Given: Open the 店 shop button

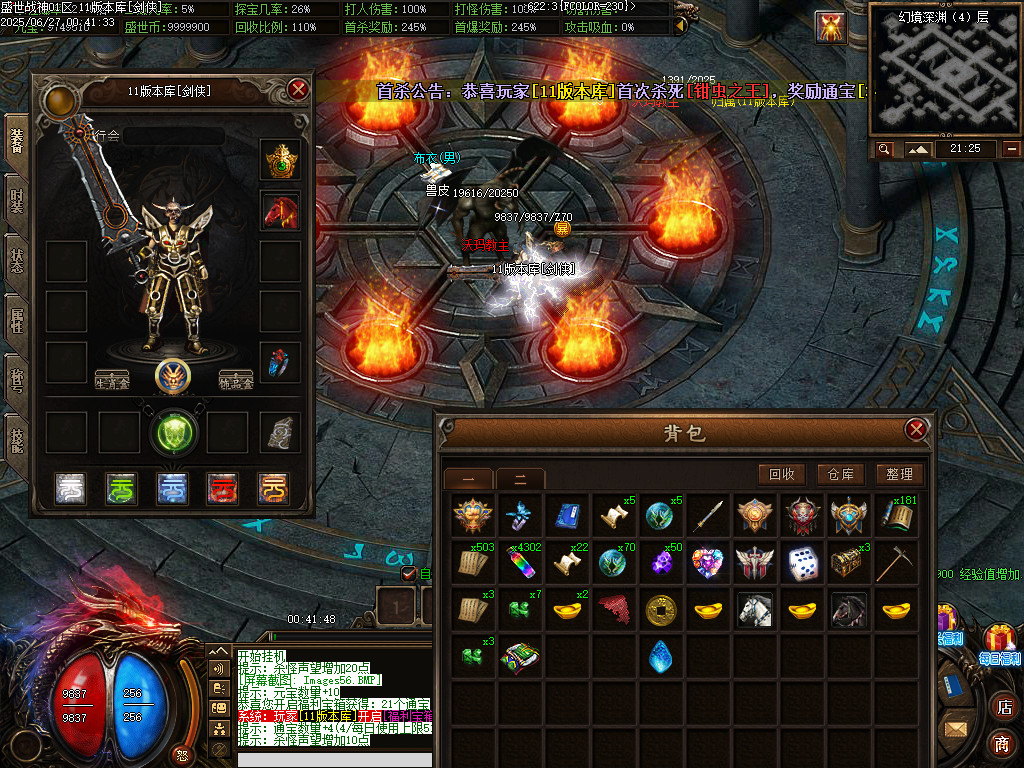Looking at the screenshot, I should 1002,707.
